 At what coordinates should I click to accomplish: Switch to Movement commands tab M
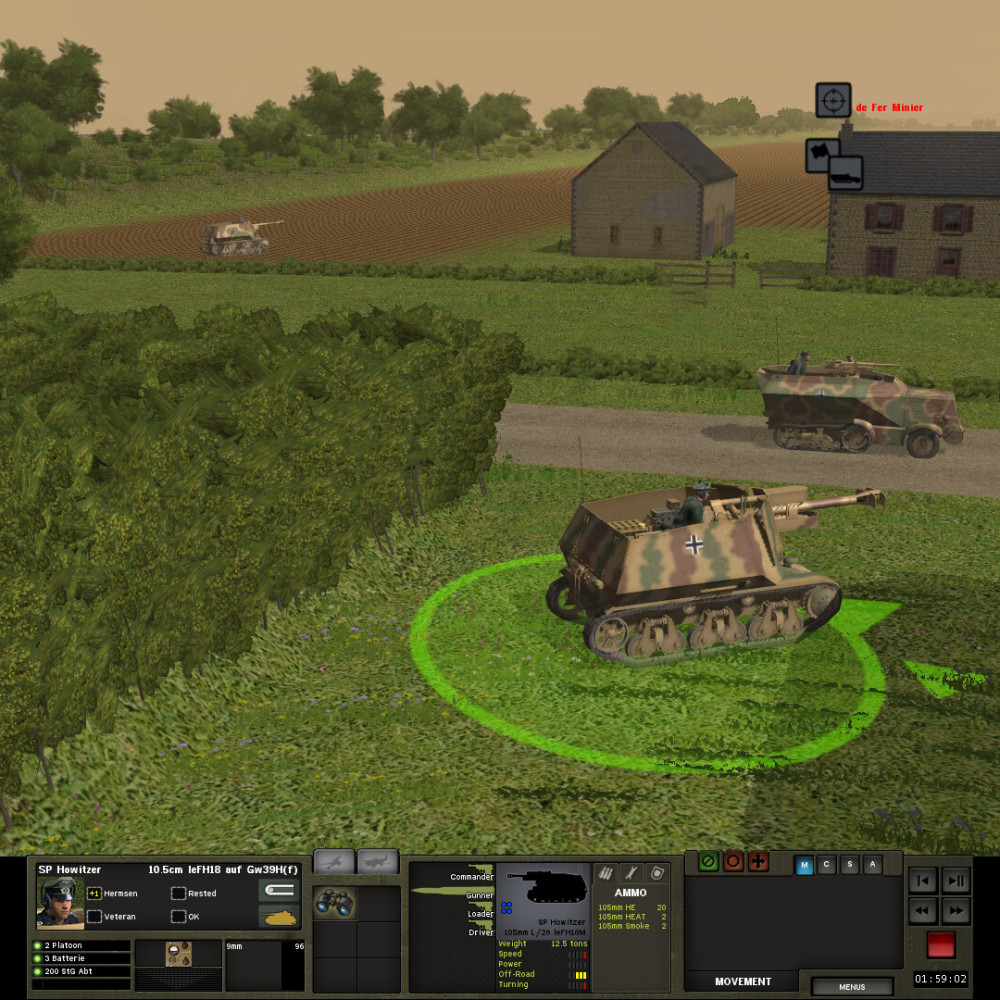tap(804, 866)
